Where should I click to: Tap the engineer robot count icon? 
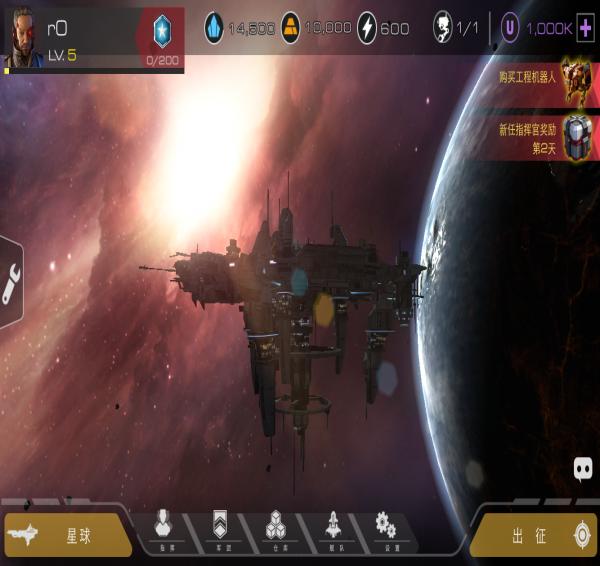click(x=443, y=28)
